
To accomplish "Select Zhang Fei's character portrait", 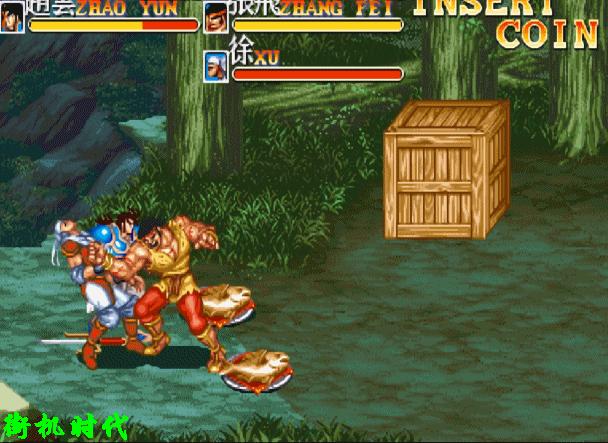I will pyautogui.click(x=217, y=16).
